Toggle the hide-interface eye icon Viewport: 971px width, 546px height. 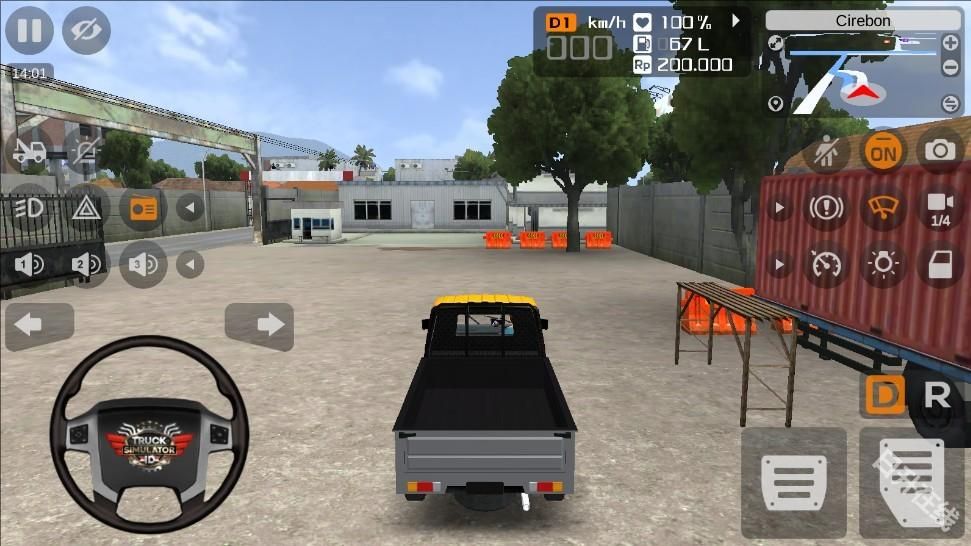point(86,30)
